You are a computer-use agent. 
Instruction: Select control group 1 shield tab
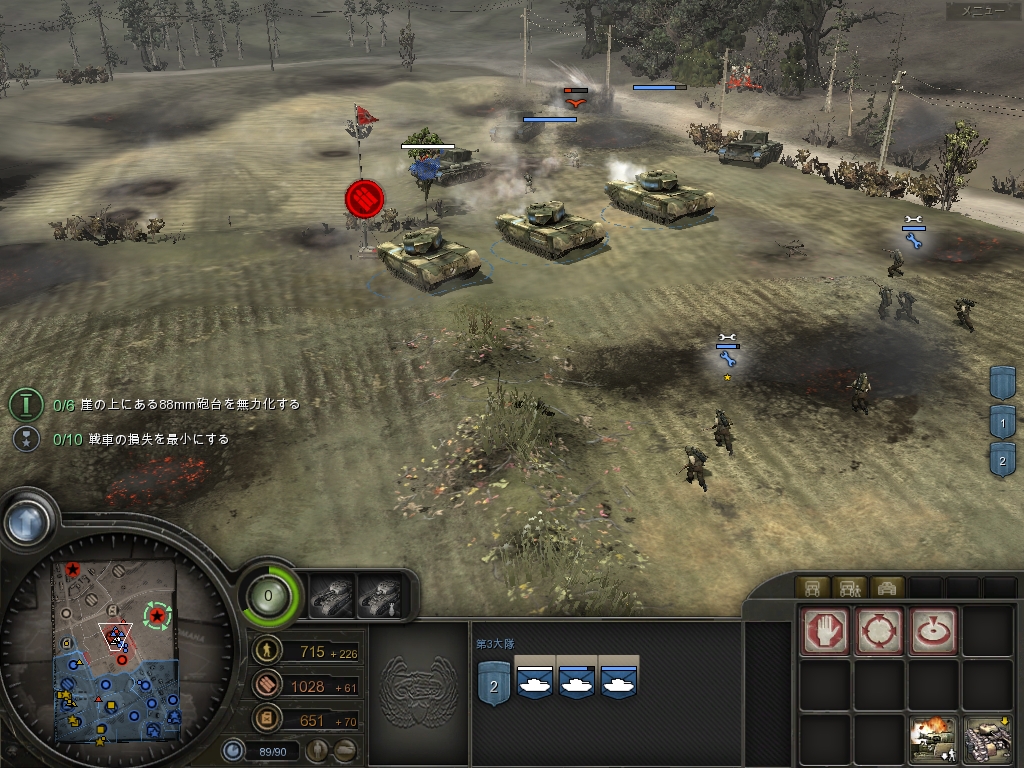1002,421
